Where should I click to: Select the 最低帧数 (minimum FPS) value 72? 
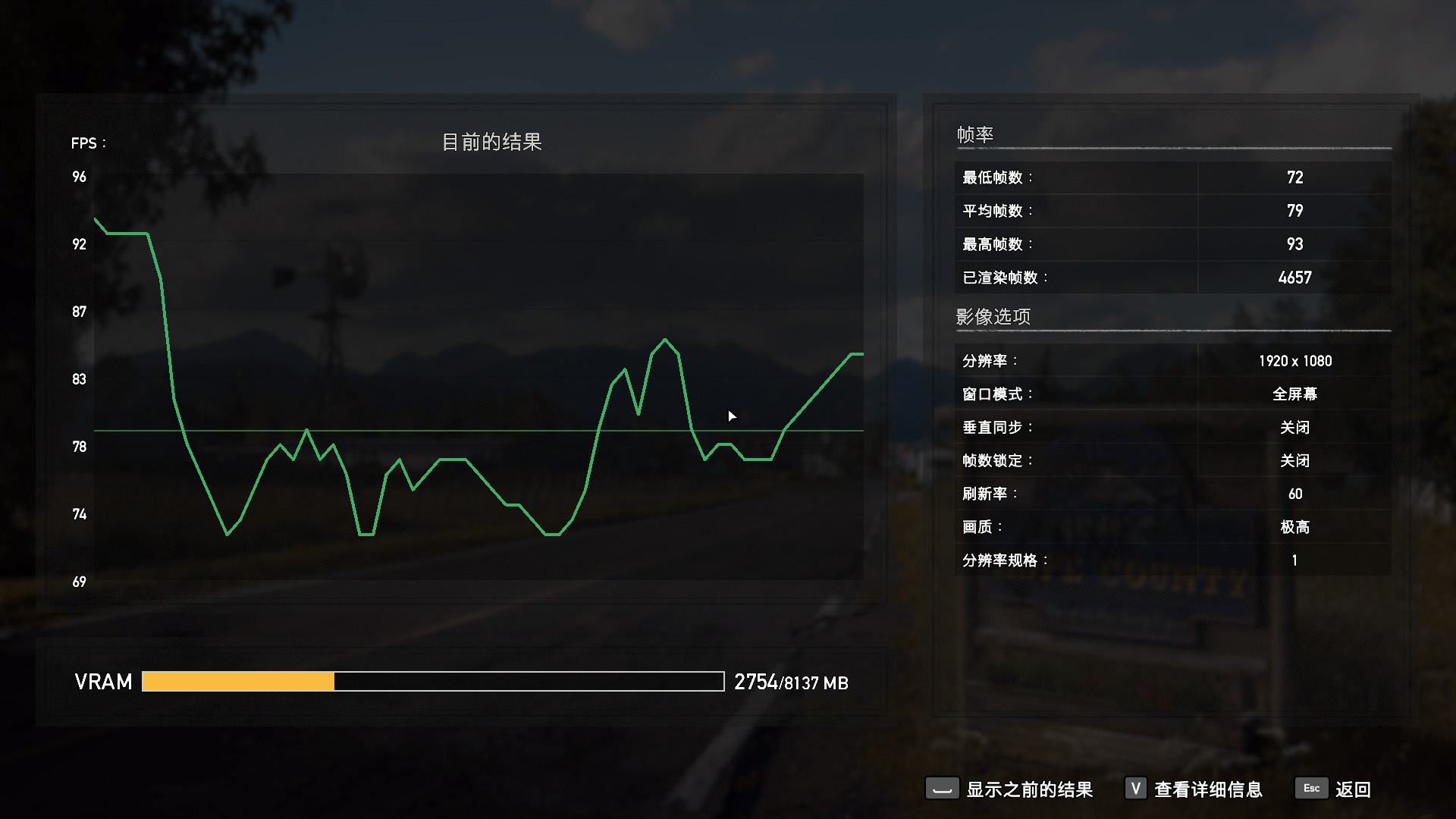[x=1294, y=177]
